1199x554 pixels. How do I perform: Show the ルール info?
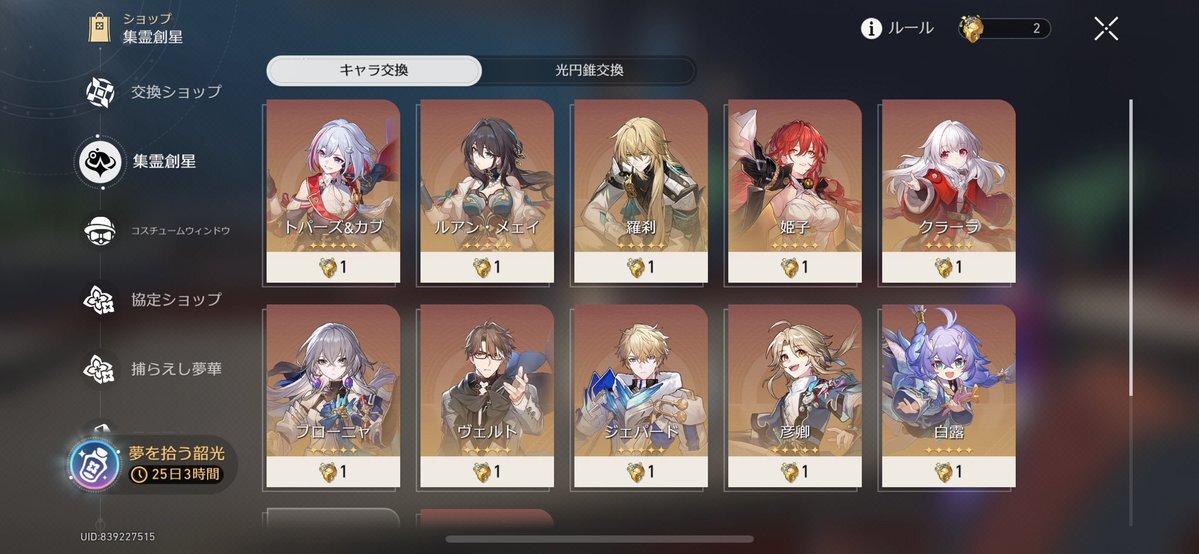897,28
